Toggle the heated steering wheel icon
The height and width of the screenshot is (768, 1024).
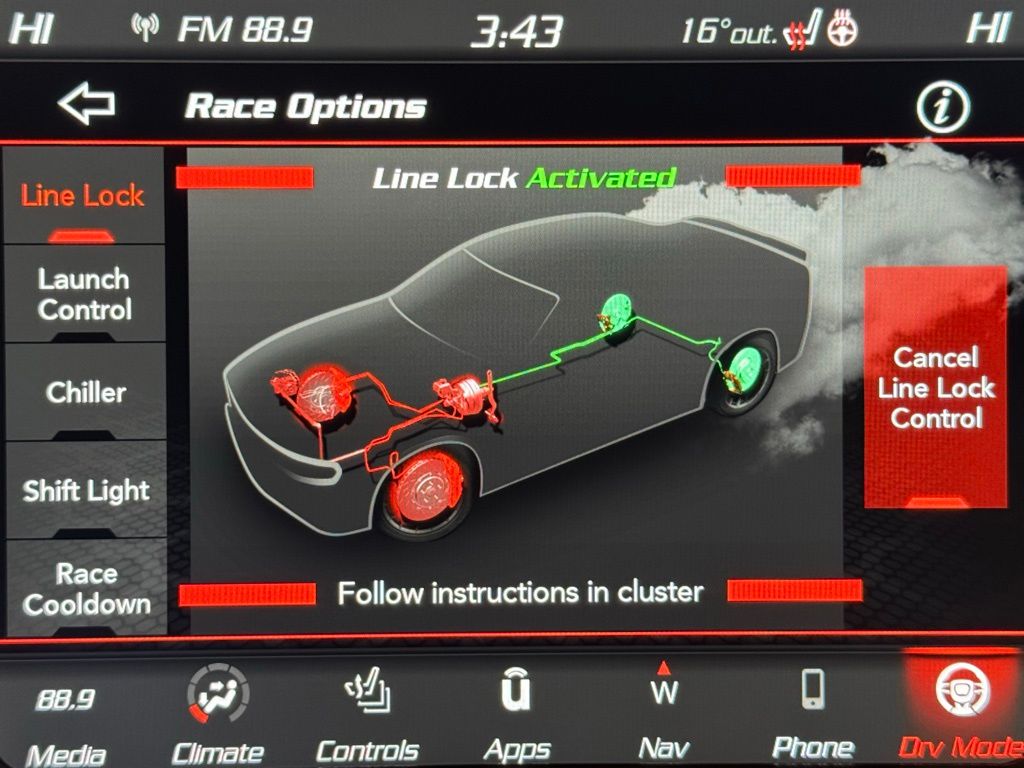coord(843,32)
